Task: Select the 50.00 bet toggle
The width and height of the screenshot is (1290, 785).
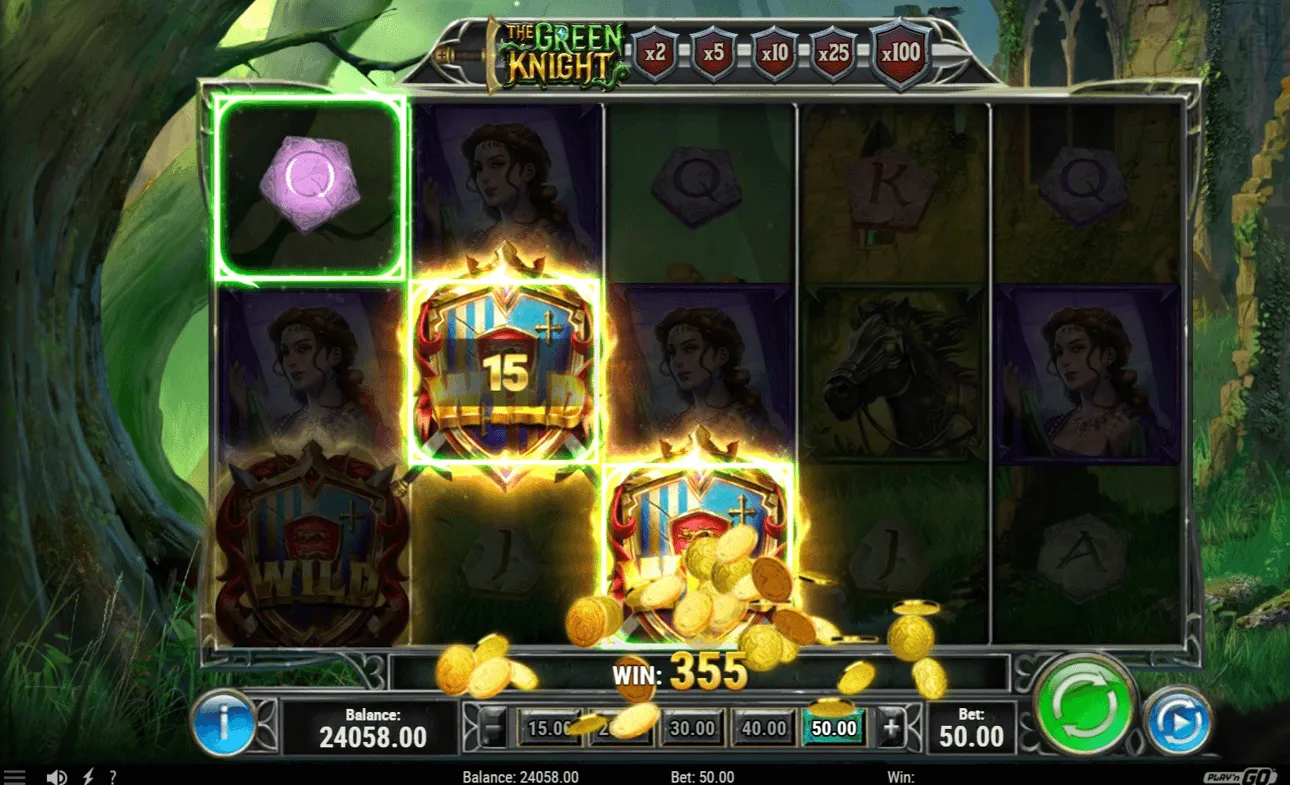Action: tap(832, 729)
